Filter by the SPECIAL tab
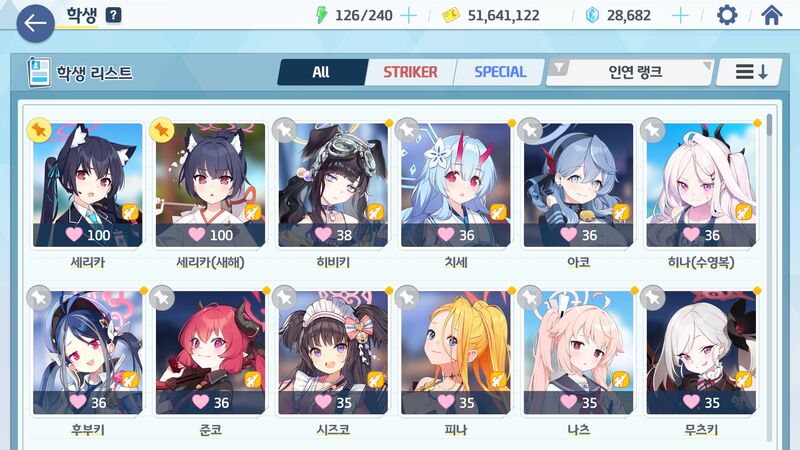The width and height of the screenshot is (800, 450). pos(500,72)
